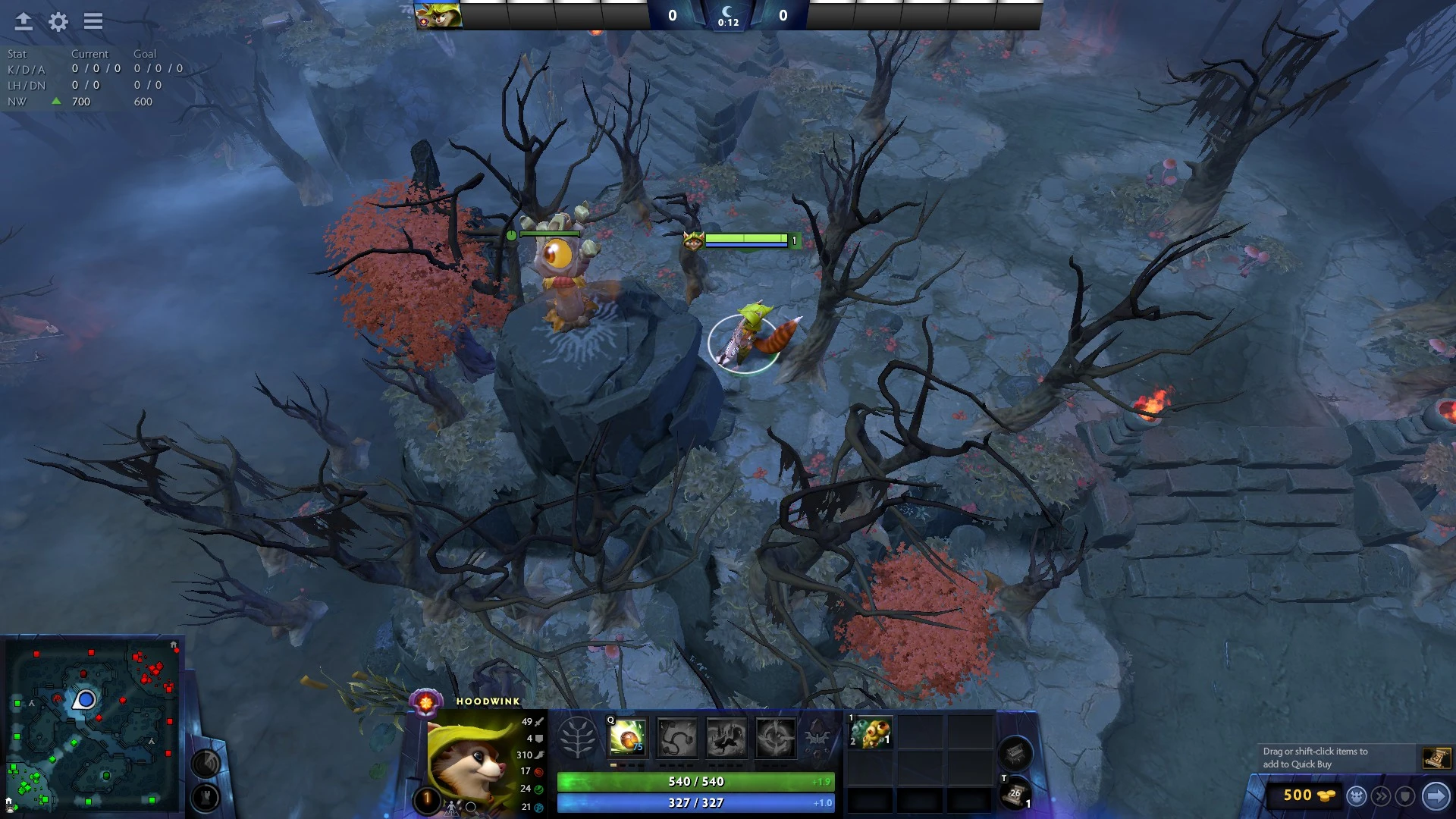Screen dimensions: 1456x819
Task: Activate the Scan radar button
Action: pyautogui.click(x=206, y=763)
